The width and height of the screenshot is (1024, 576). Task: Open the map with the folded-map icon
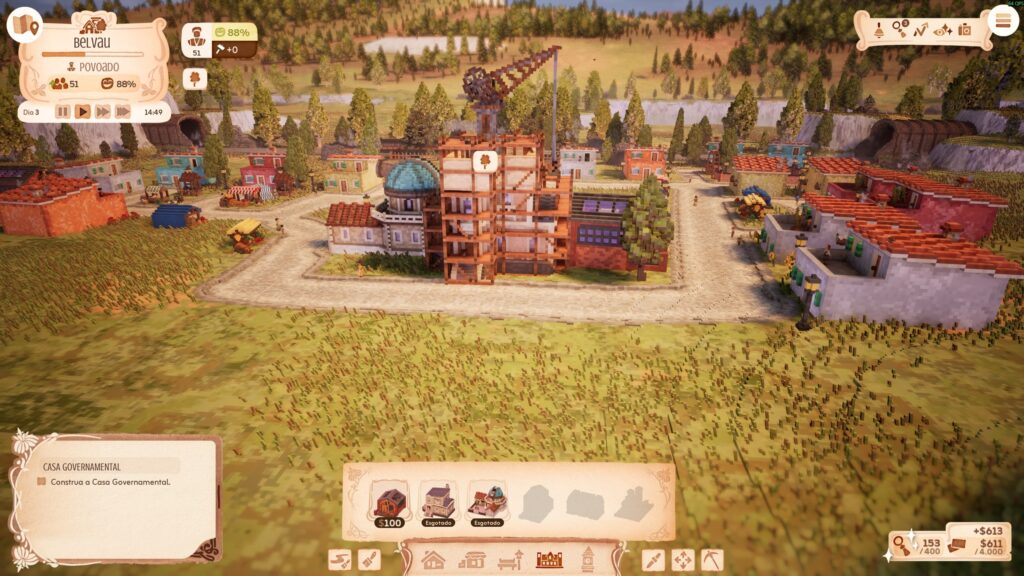coord(24,24)
